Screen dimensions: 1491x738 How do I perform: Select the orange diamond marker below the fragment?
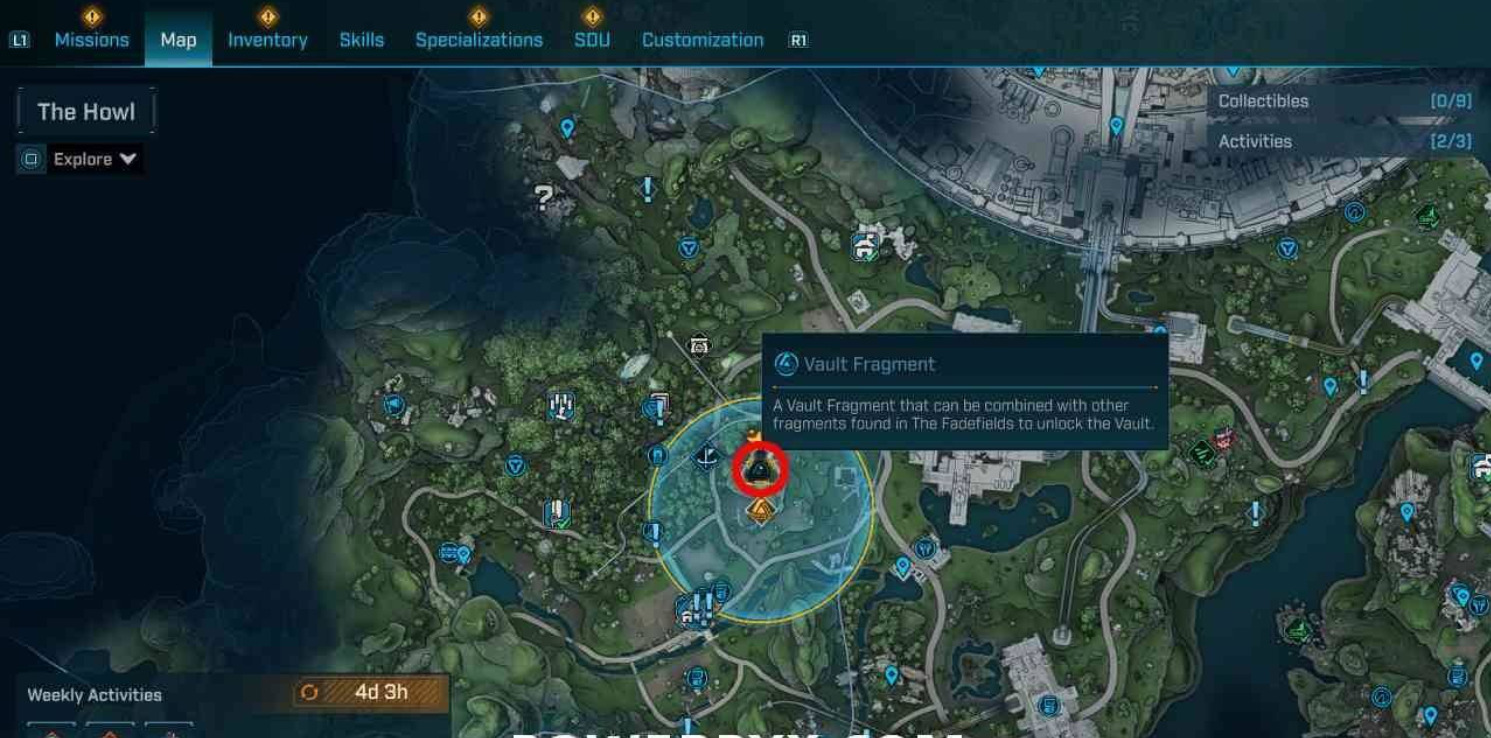761,511
